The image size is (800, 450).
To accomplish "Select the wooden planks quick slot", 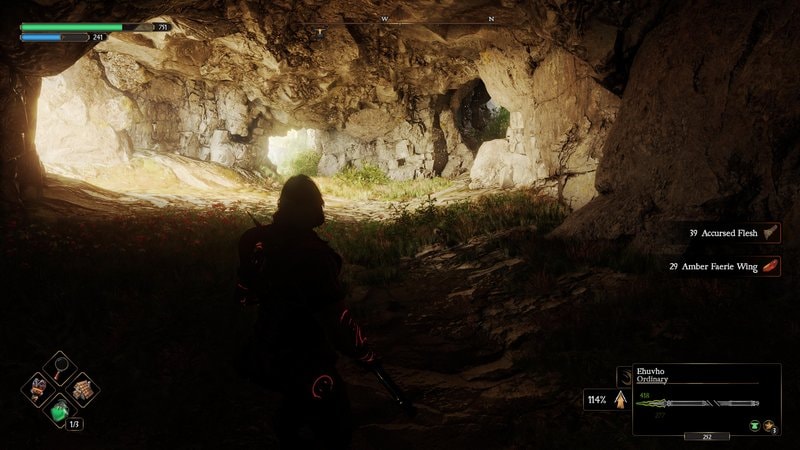I will click(x=82, y=388).
